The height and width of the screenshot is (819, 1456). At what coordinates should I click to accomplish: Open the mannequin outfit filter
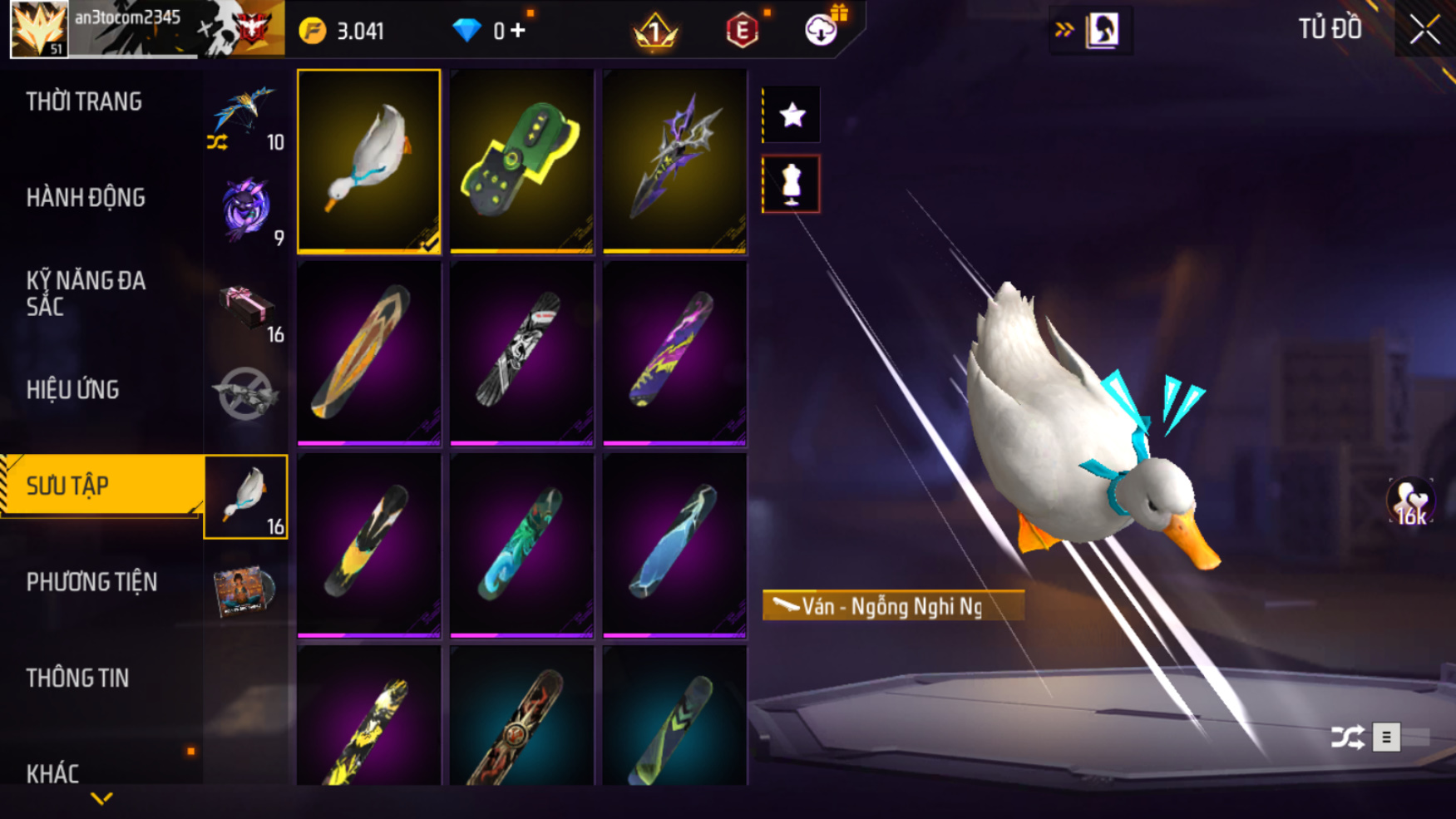coord(792,184)
